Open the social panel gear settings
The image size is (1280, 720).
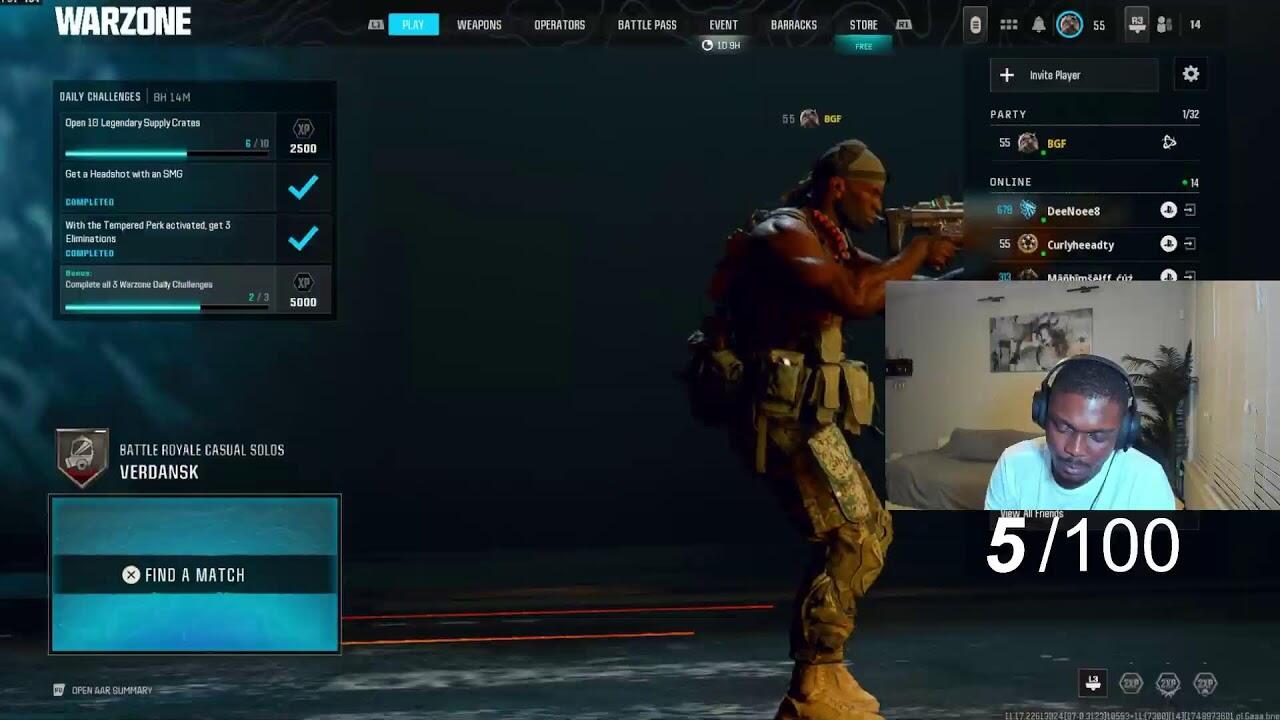click(x=1190, y=74)
